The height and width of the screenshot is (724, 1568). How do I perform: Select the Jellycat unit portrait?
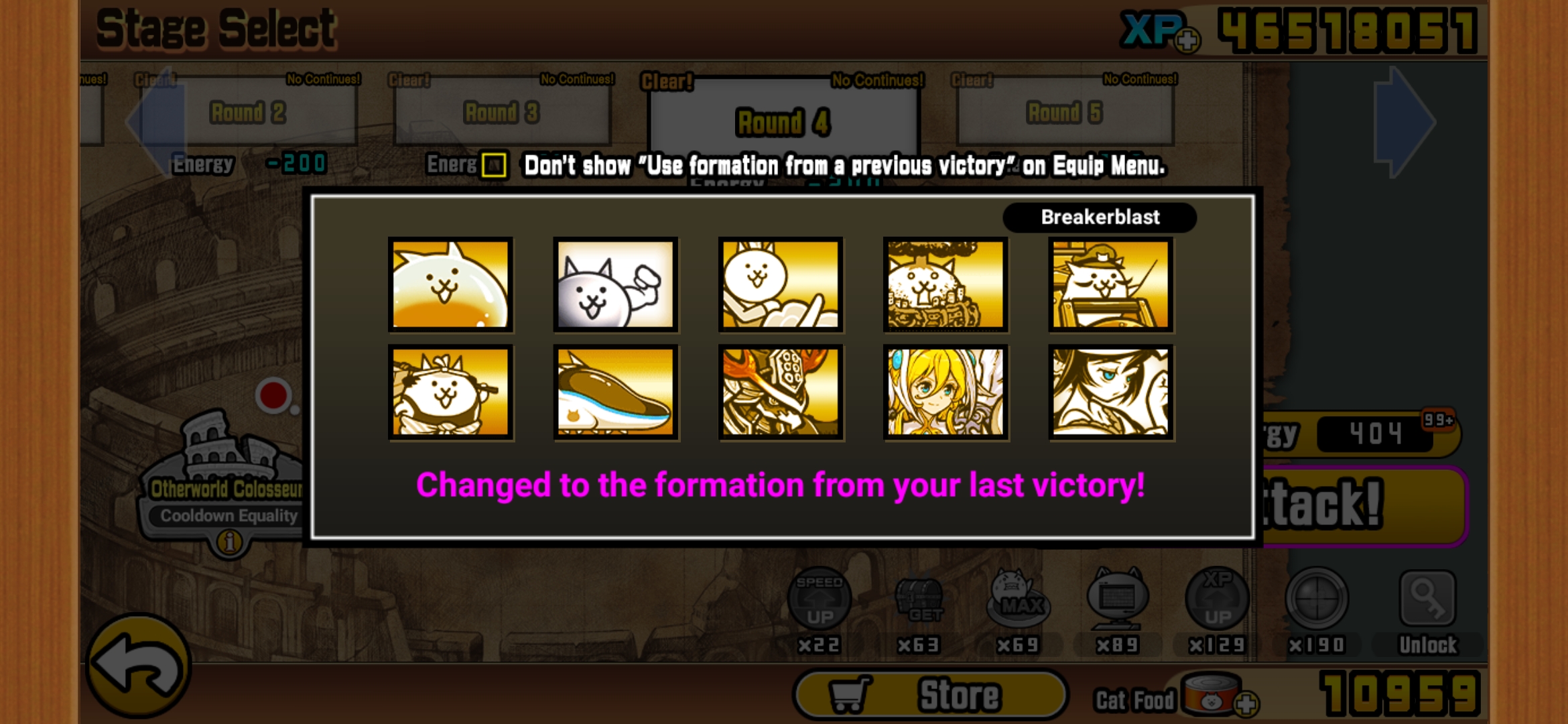(450, 286)
